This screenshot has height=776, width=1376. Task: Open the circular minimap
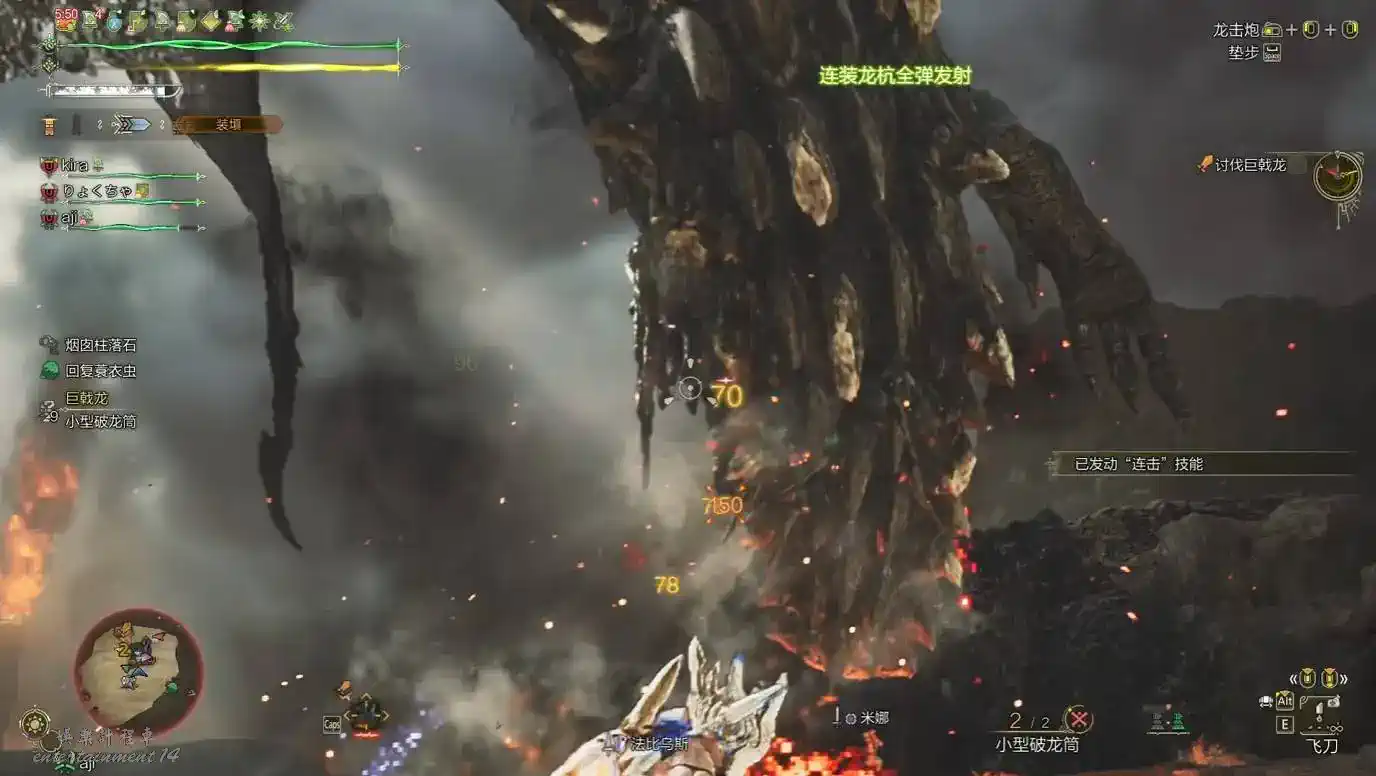point(138,668)
